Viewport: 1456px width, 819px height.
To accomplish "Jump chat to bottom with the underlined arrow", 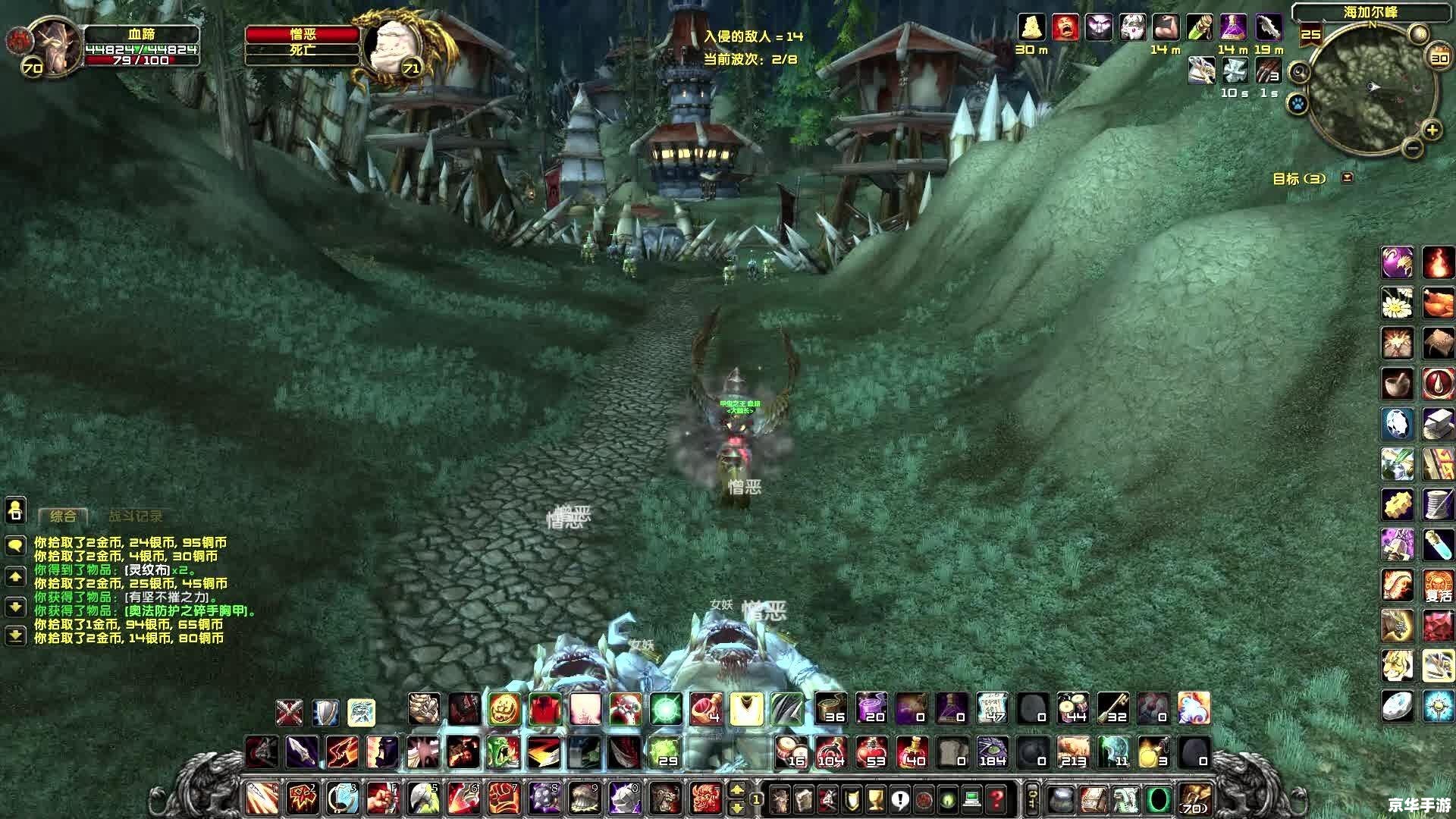I will 15,635.
